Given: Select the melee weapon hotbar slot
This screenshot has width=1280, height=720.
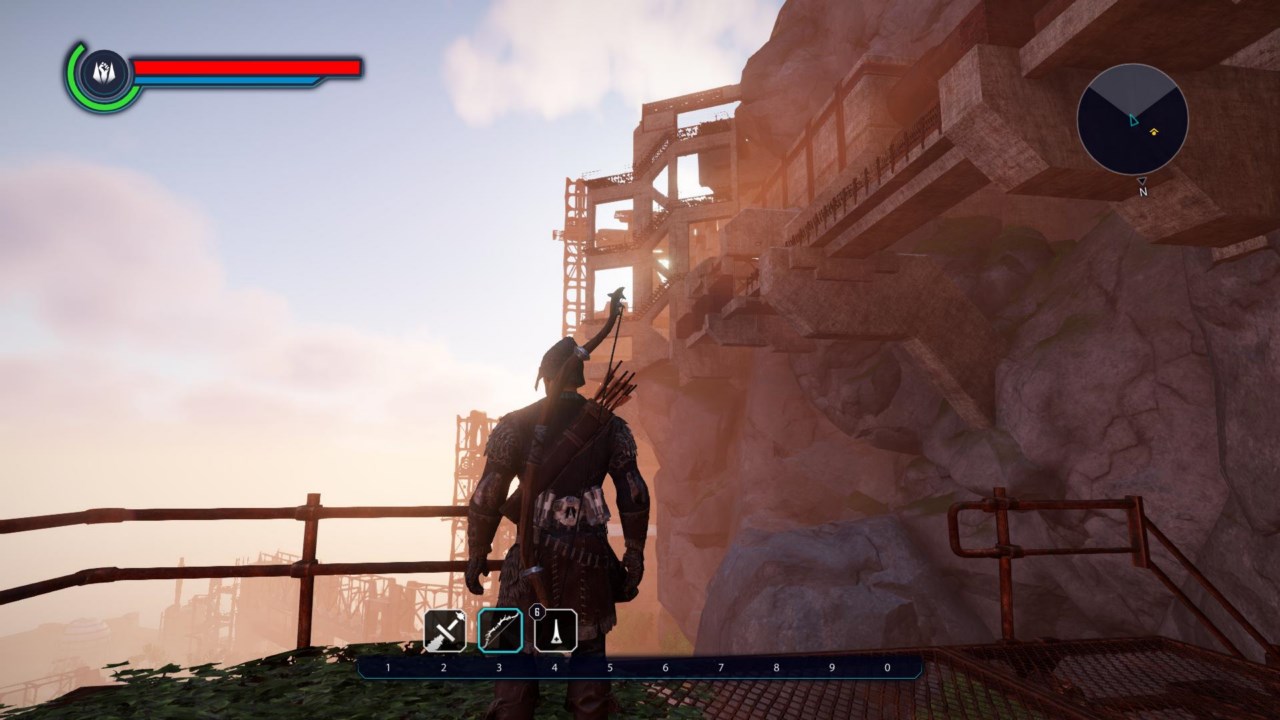Looking at the screenshot, I should pyautogui.click(x=445, y=630).
